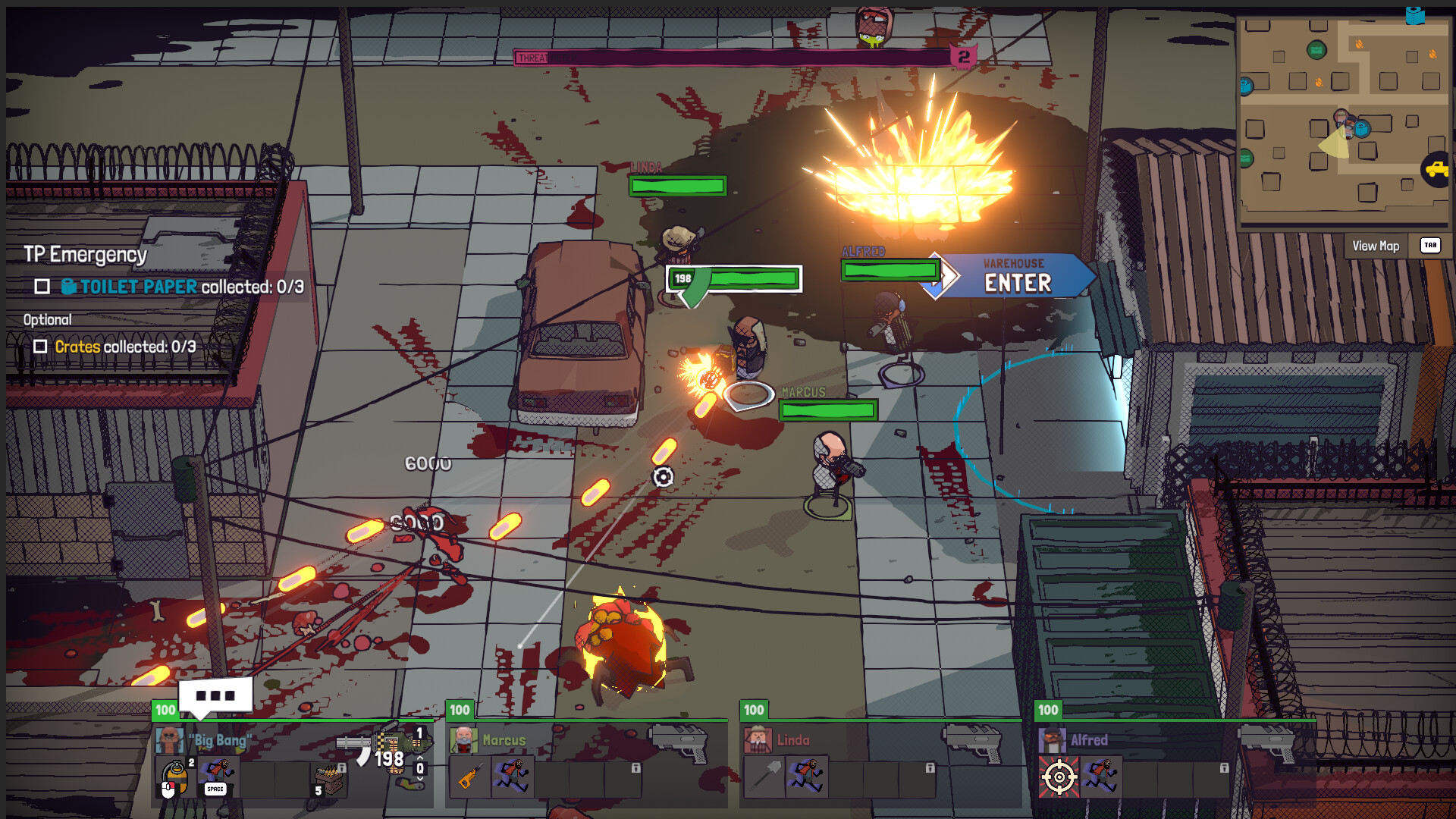The height and width of the screenshot is (819, 1456).
Task: Select Marcus's rifle weapon icon
Action: click(x=471, y=777)
